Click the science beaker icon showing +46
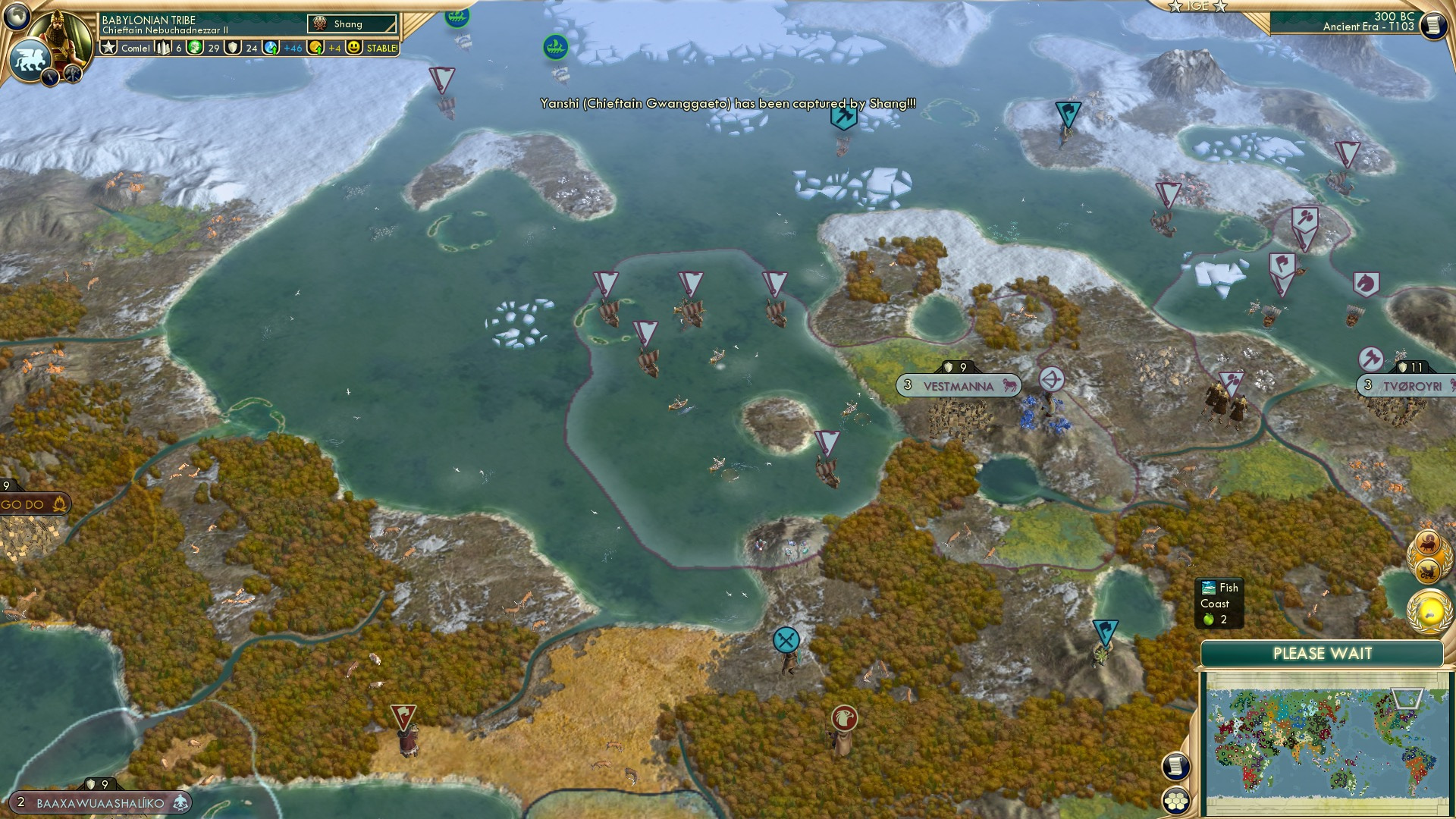Viewport: 1456px width, 819px height. point(271,47)
